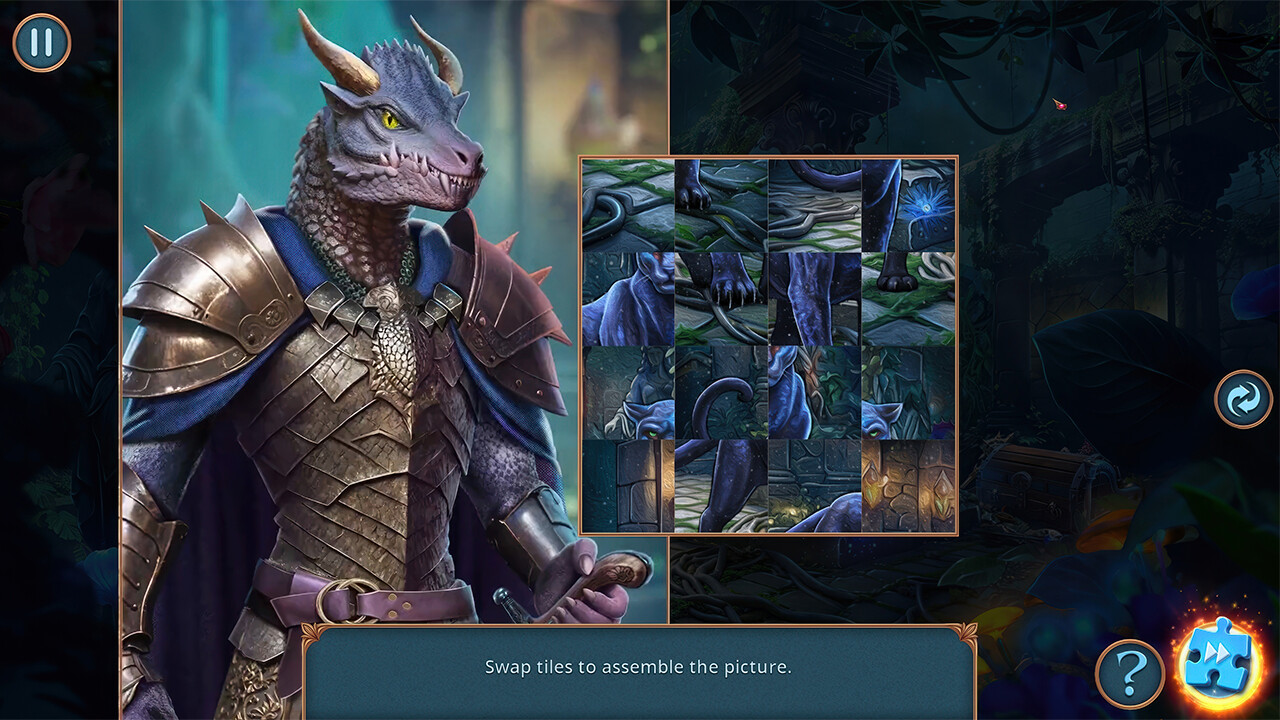This screenshot has height=720, width=1280.
Task: Pause the game
Action: (40, 41)
